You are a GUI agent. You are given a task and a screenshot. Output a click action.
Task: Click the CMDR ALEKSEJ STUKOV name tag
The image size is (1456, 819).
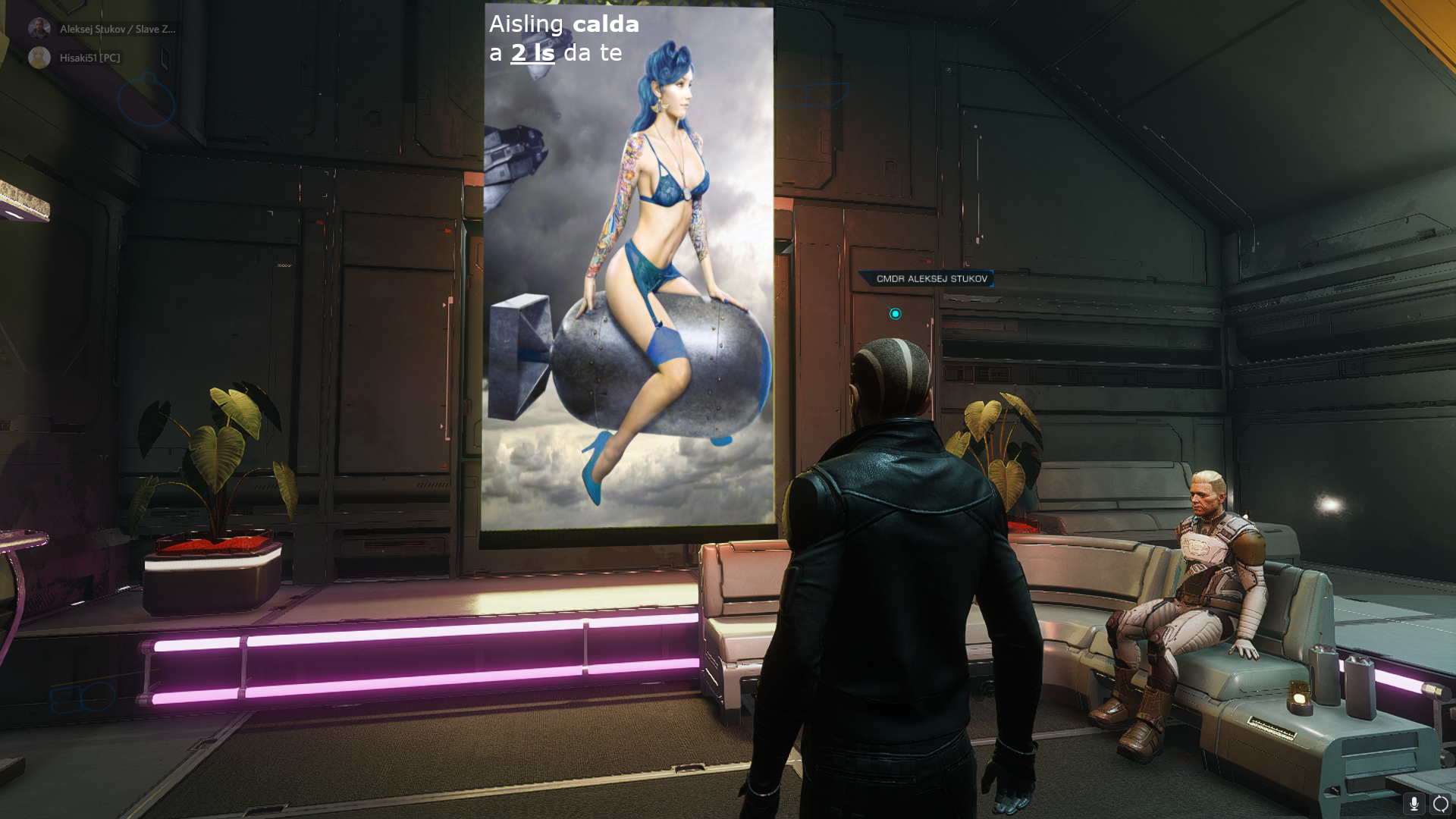[x=931, y=278]
